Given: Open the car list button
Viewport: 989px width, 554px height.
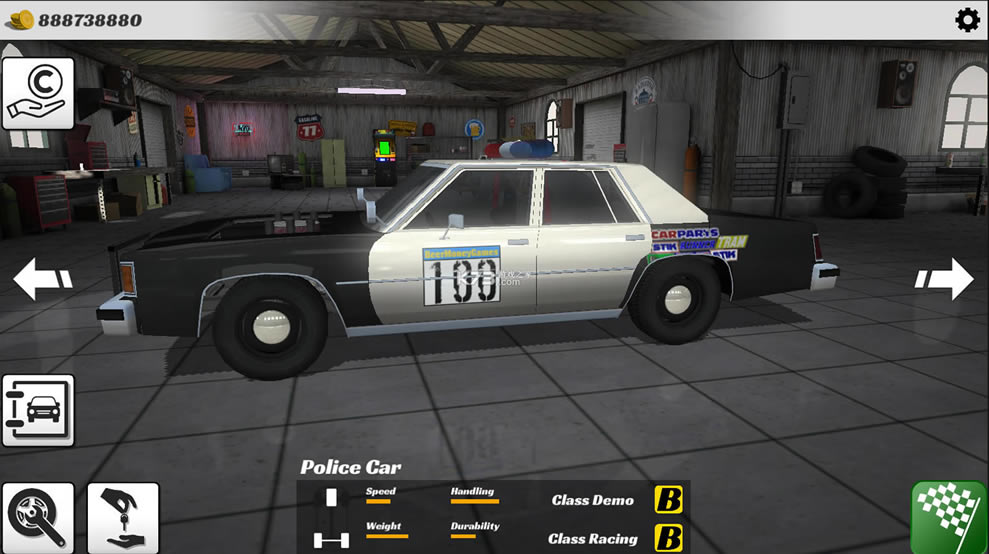Looking at the screenshot, I should (38, 410).
